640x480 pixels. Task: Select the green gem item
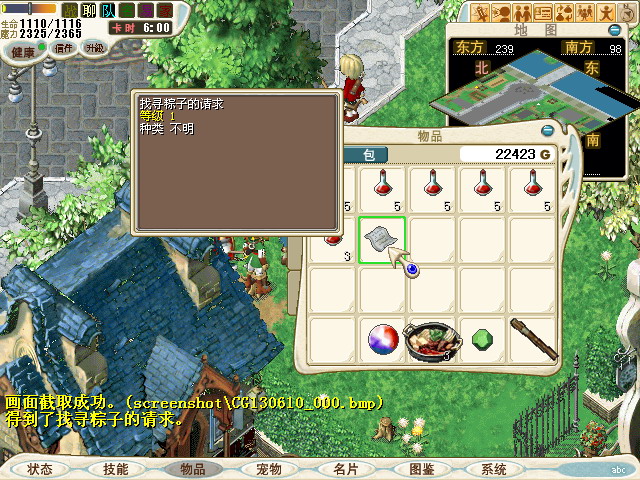point(482,338)
